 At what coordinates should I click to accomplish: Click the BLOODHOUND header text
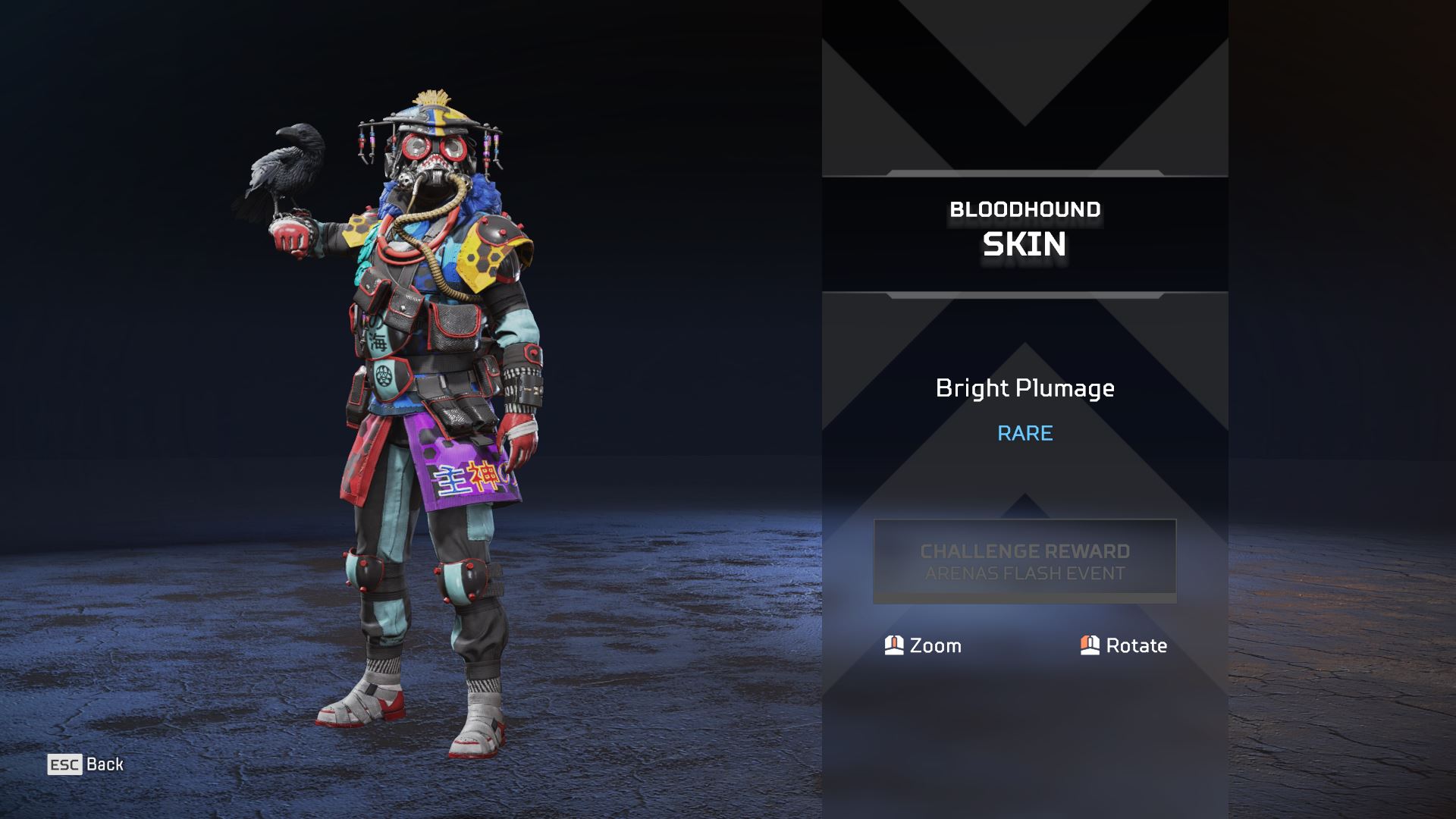pyautogui.click(x=1024, y=210)
